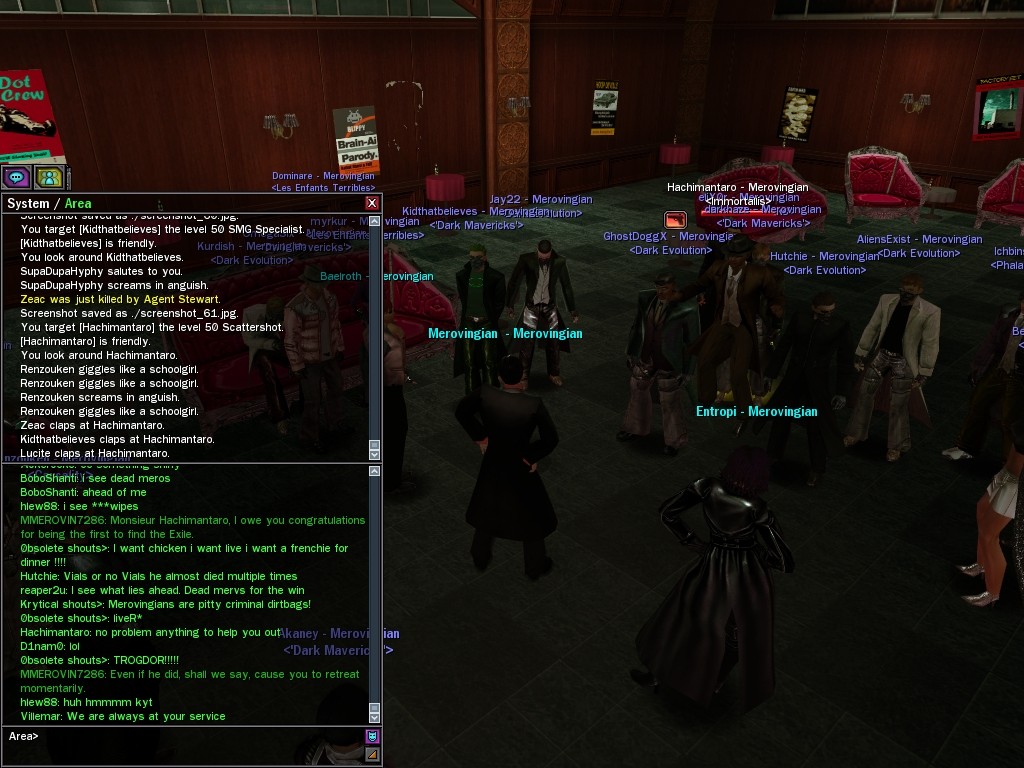The image size is (1024, 768).
Task: Click the system log scroll-down arrow
Action: point(375,453)
